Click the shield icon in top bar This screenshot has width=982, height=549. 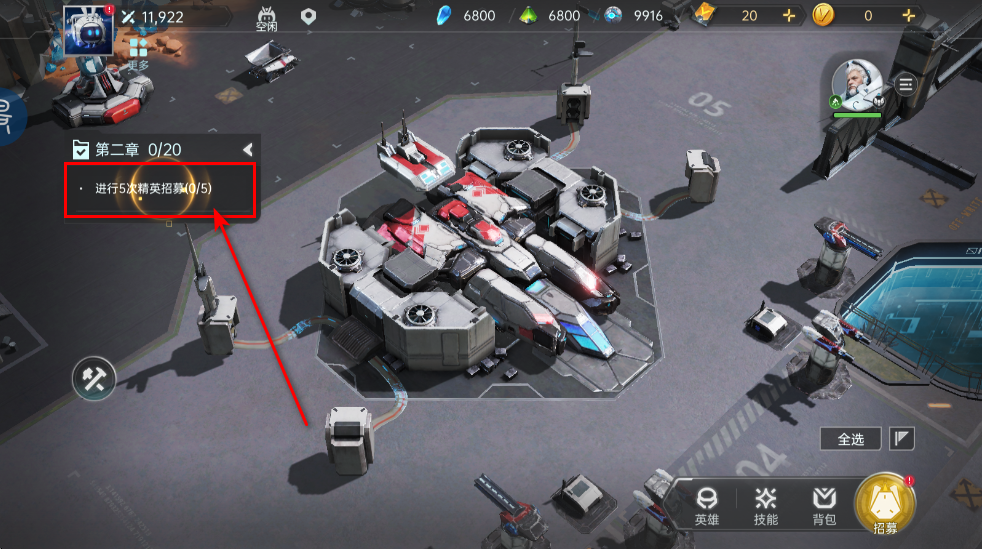coord(309,16)
